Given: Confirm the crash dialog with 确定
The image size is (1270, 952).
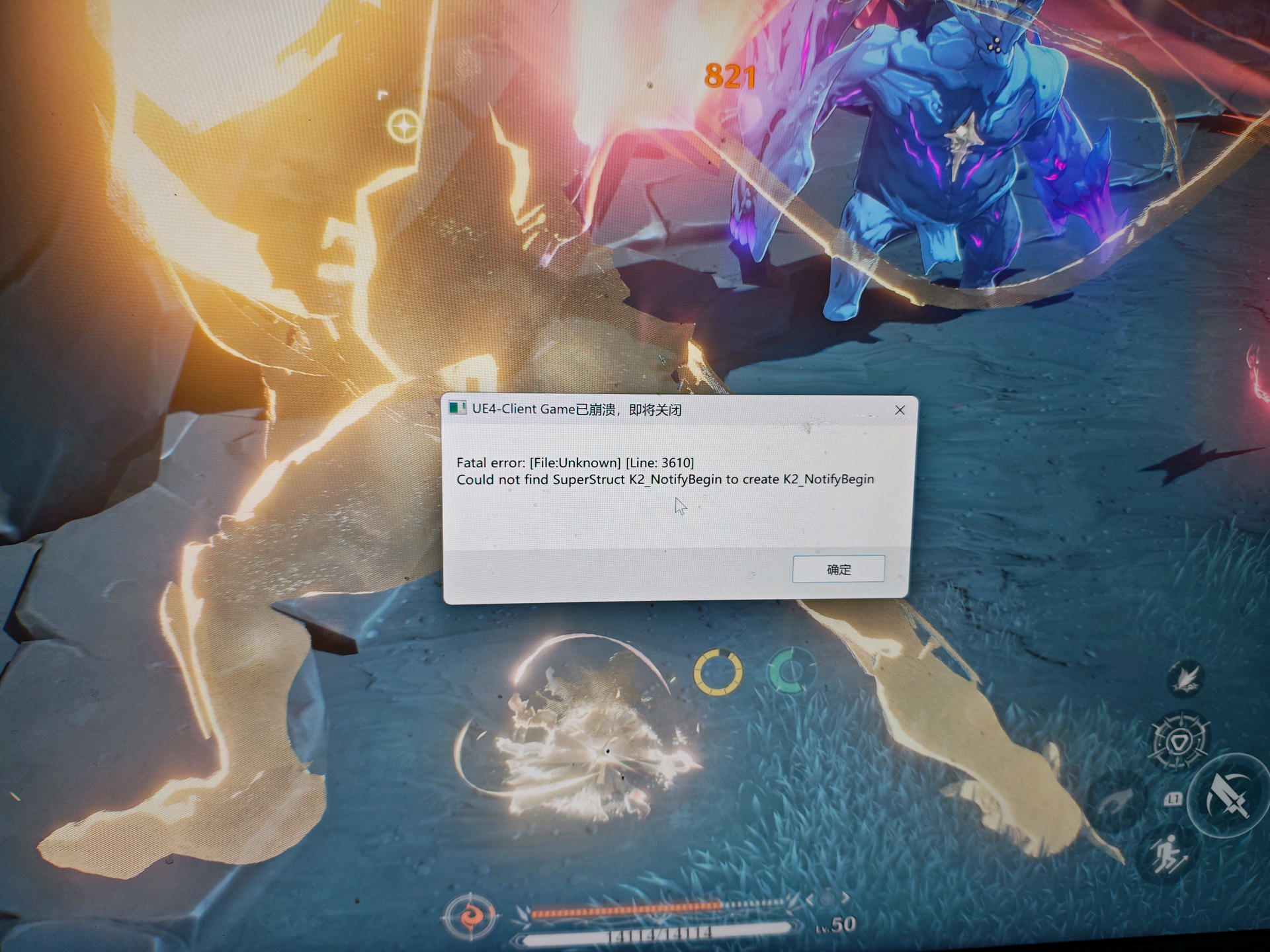Looking at the screenshot, I should [838, 569].
